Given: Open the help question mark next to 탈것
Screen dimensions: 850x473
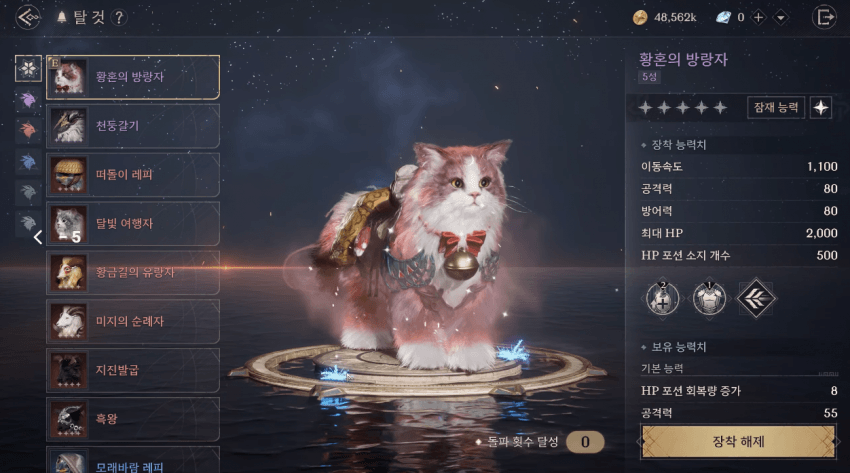Looking at the screenshot, I should click(x=119, y=17).
